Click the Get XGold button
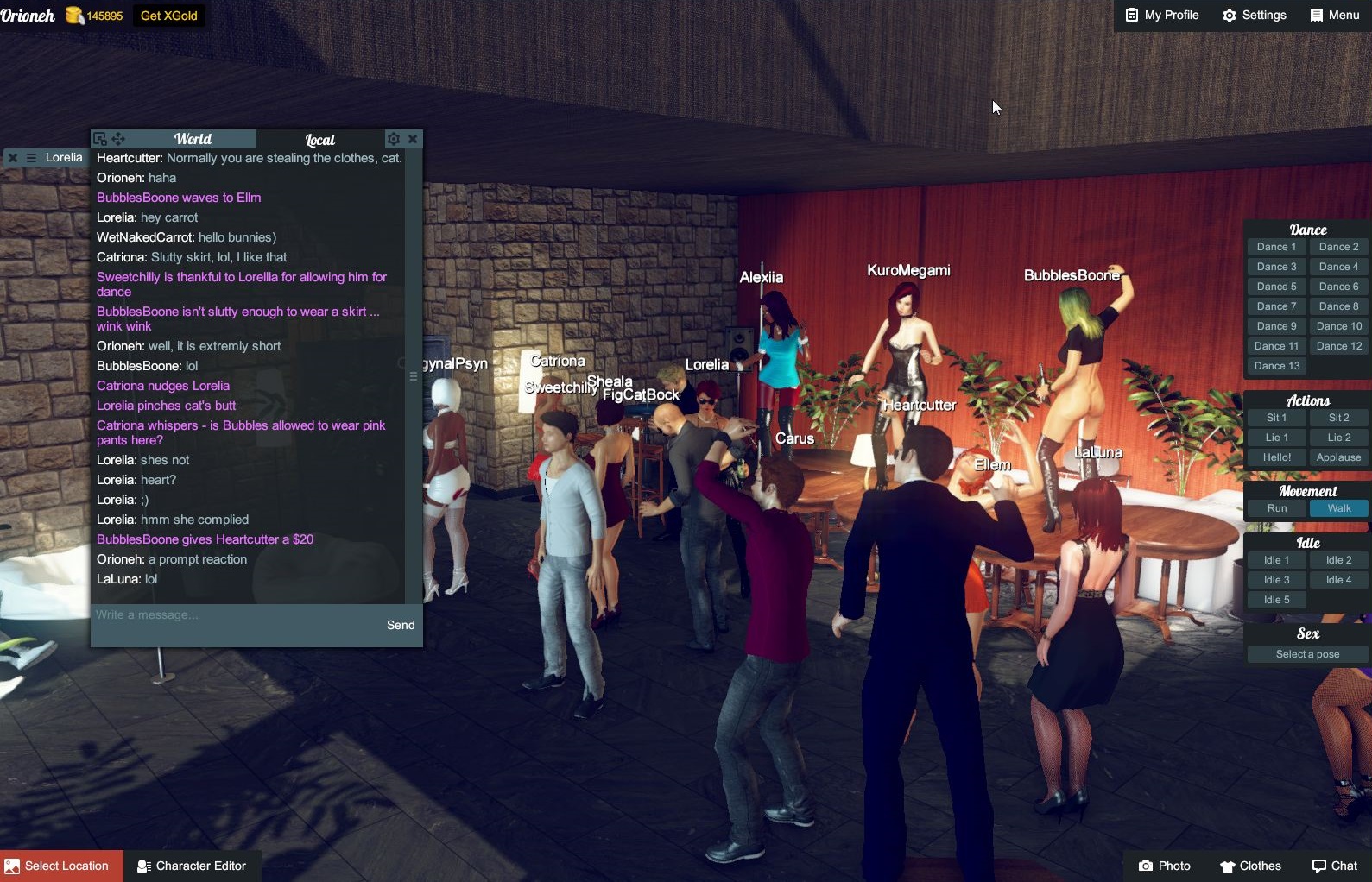Screen dimensions: 1372x882 [x=168, y=16]
